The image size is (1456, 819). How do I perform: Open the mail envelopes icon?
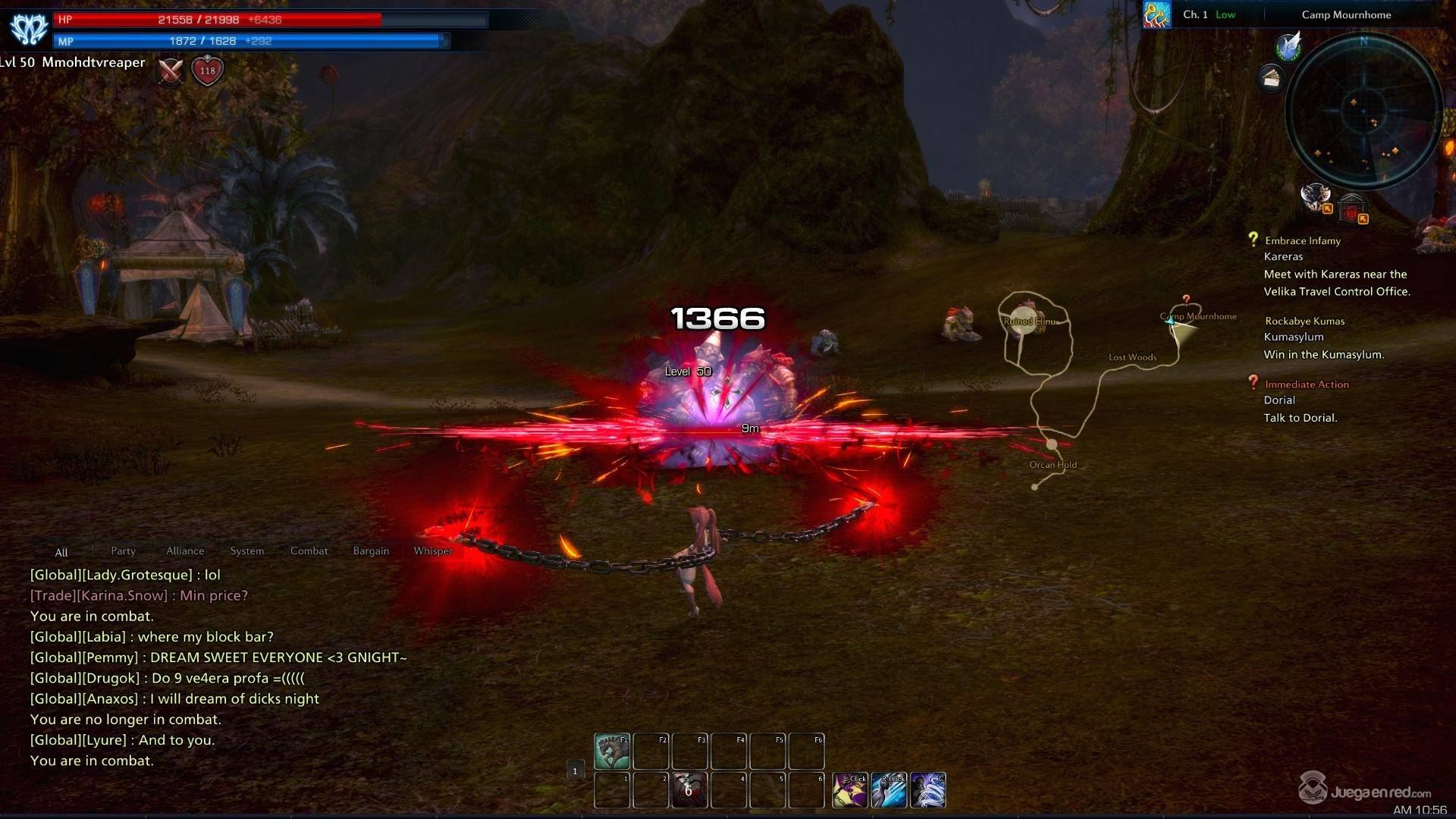coord(1272,77)
